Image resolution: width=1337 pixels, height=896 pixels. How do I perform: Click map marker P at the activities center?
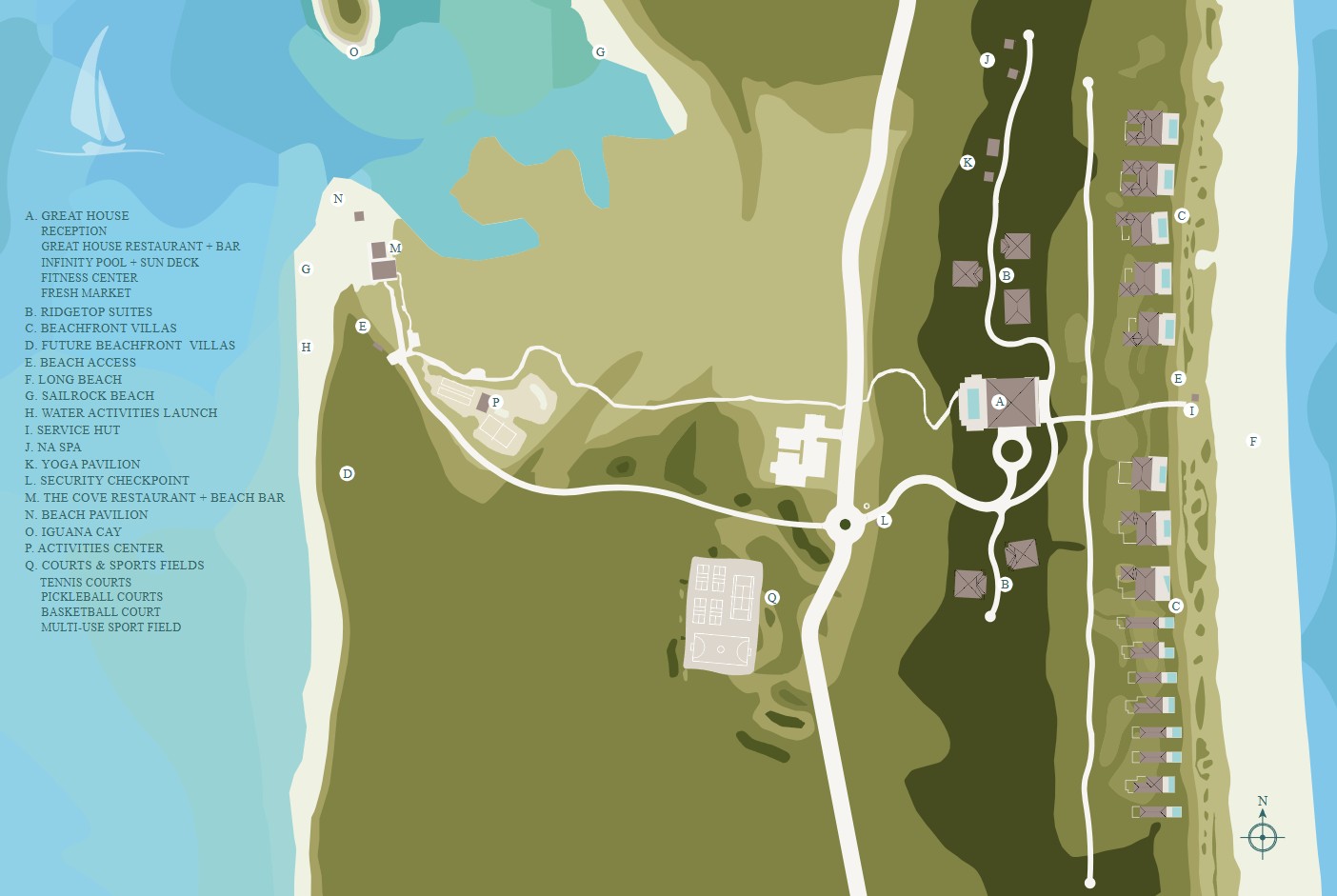coord(495,403)
